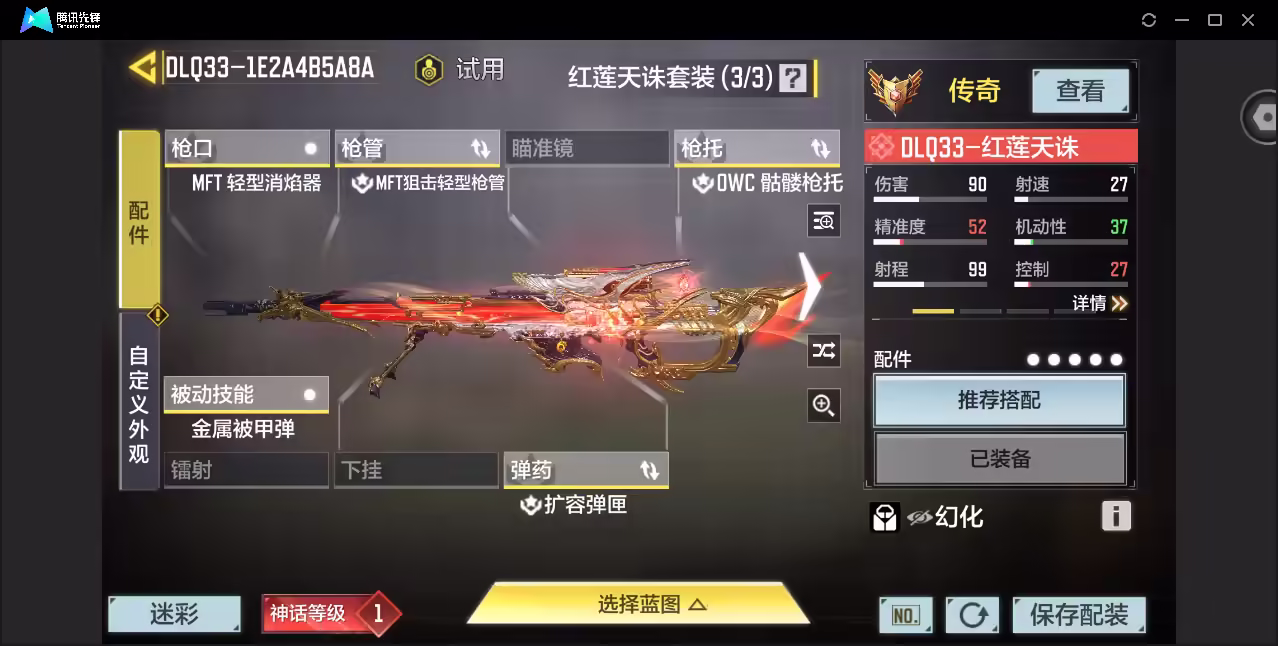The width and height of the screenshot is (1278, 646).
Task: Open the 试用 trial mode
Action: point(461,70)
